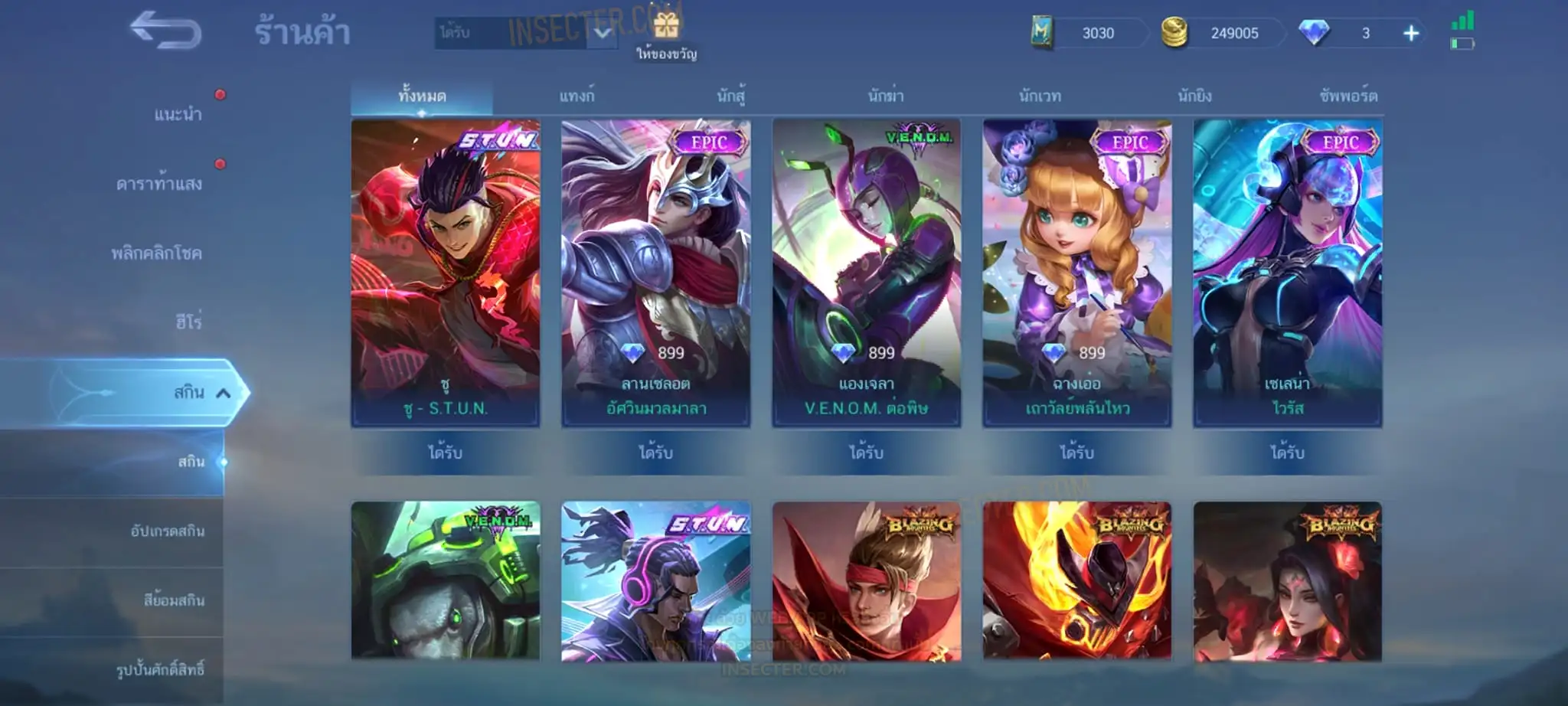Go back using the return arrow

pos(165,31)
